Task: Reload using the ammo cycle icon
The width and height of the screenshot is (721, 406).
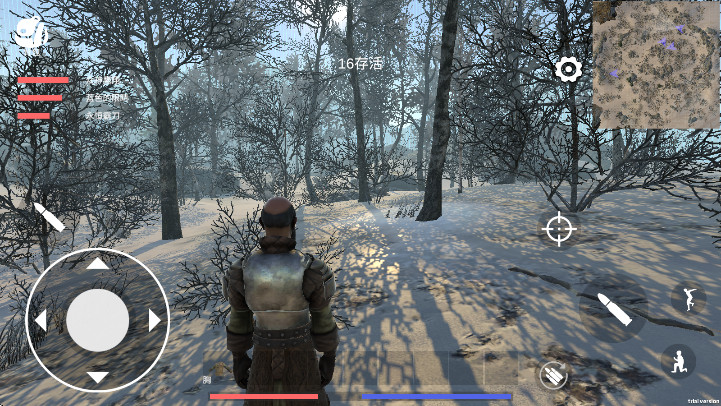Action: point(552,374)
